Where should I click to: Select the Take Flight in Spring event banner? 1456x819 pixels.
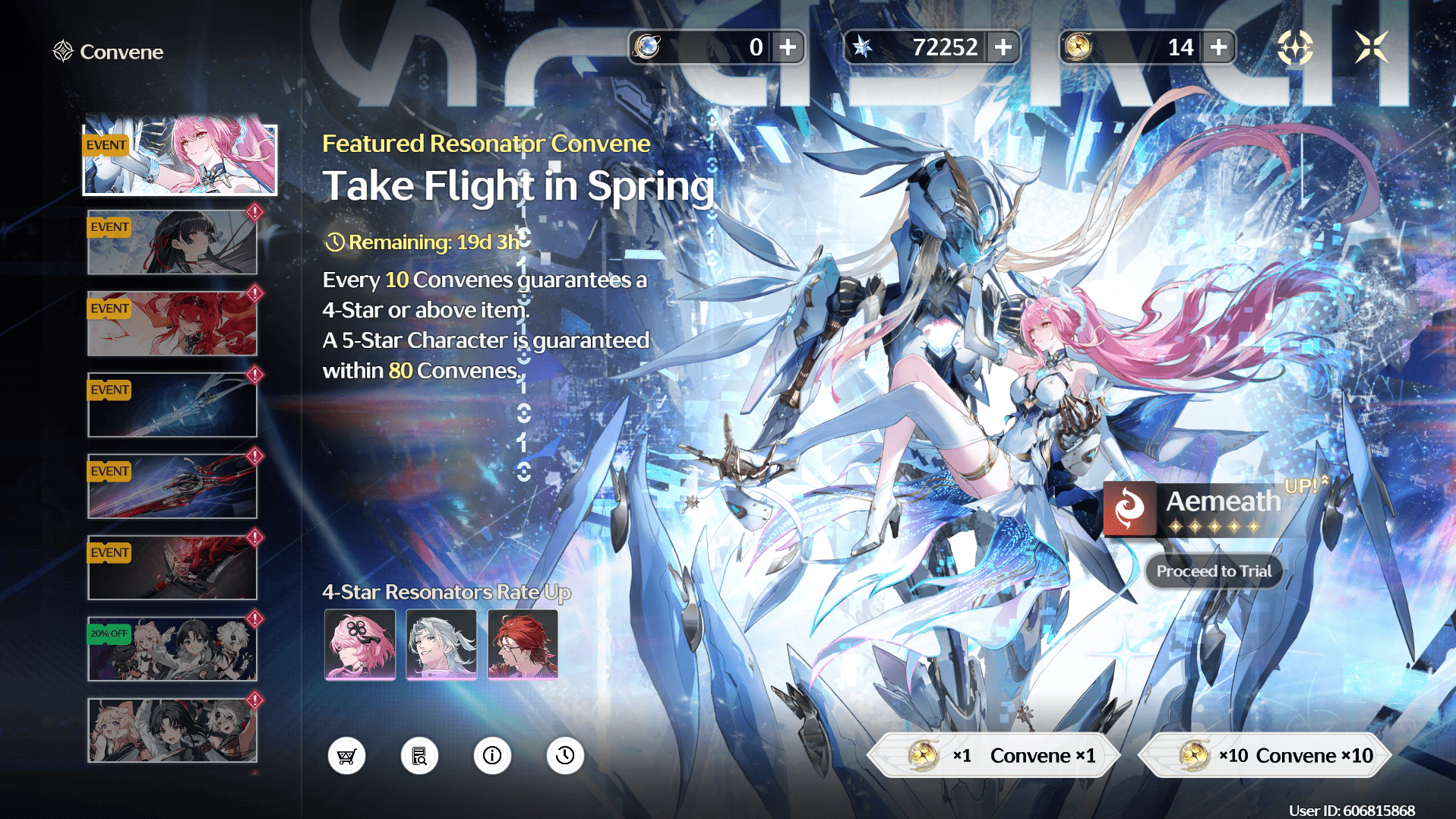(179, 160)
